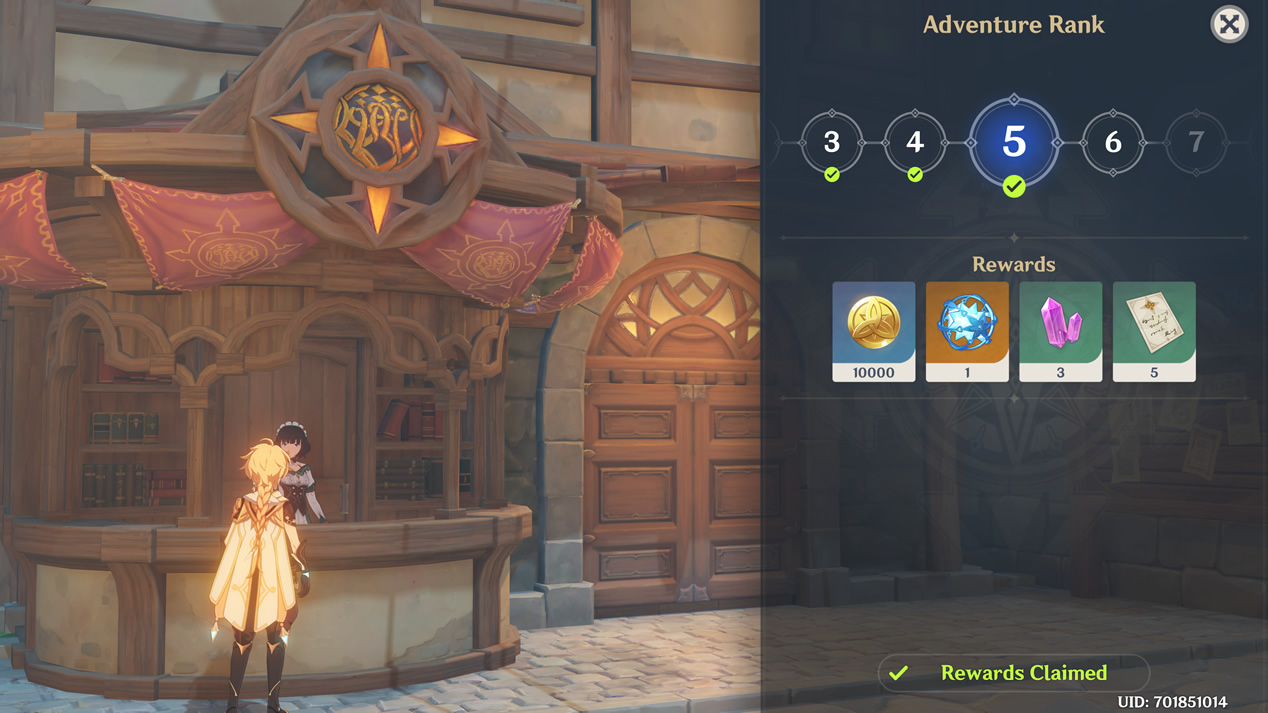Inspect the 10000 Mora reward
The height and width of the screenshot is (713, 1268).
(873, 331)
